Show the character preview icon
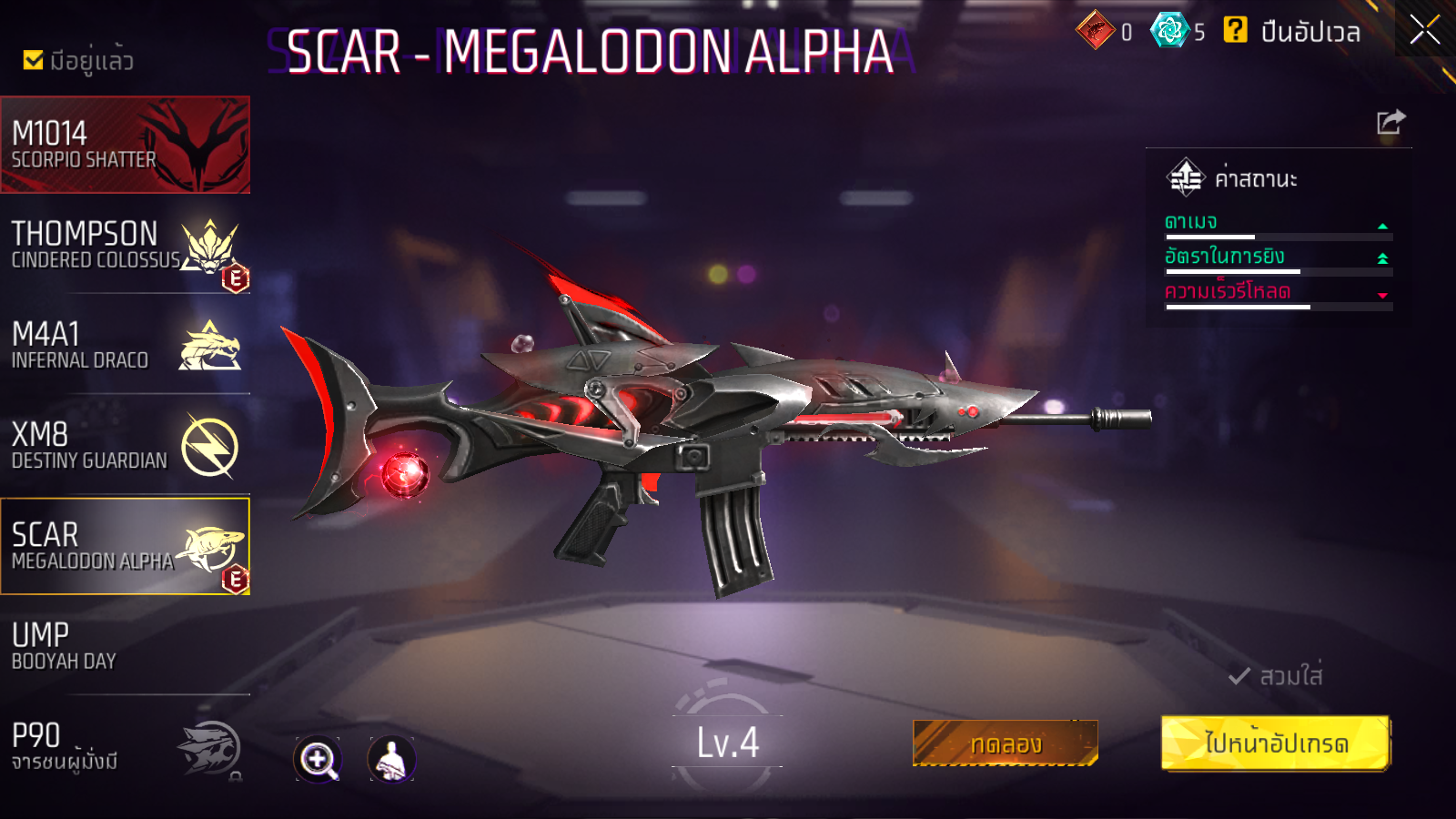The width and height of the screenshot is (1456, 819). click(x=391, y=759)
